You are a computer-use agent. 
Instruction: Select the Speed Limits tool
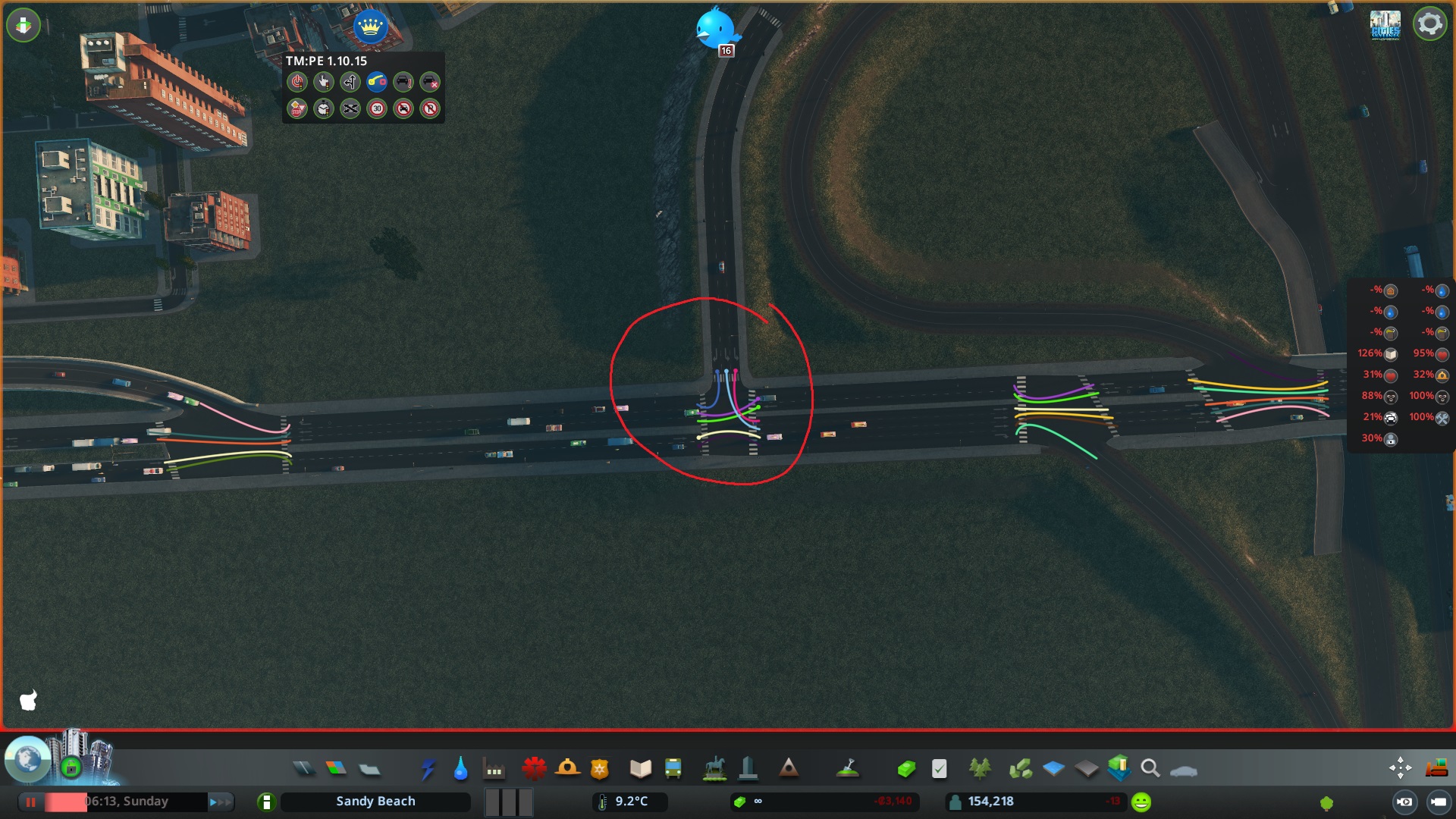pos(377,109)
